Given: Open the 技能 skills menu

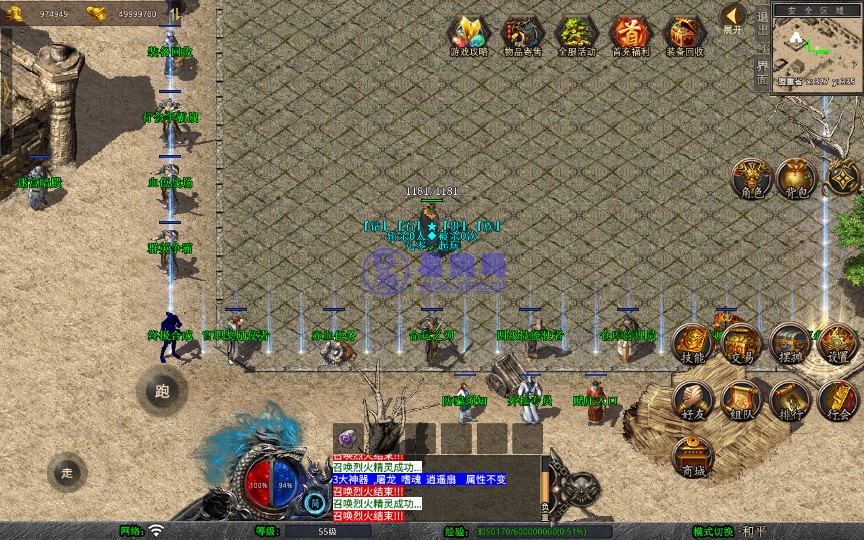Looking at the screenshot, I should point(692,344).
